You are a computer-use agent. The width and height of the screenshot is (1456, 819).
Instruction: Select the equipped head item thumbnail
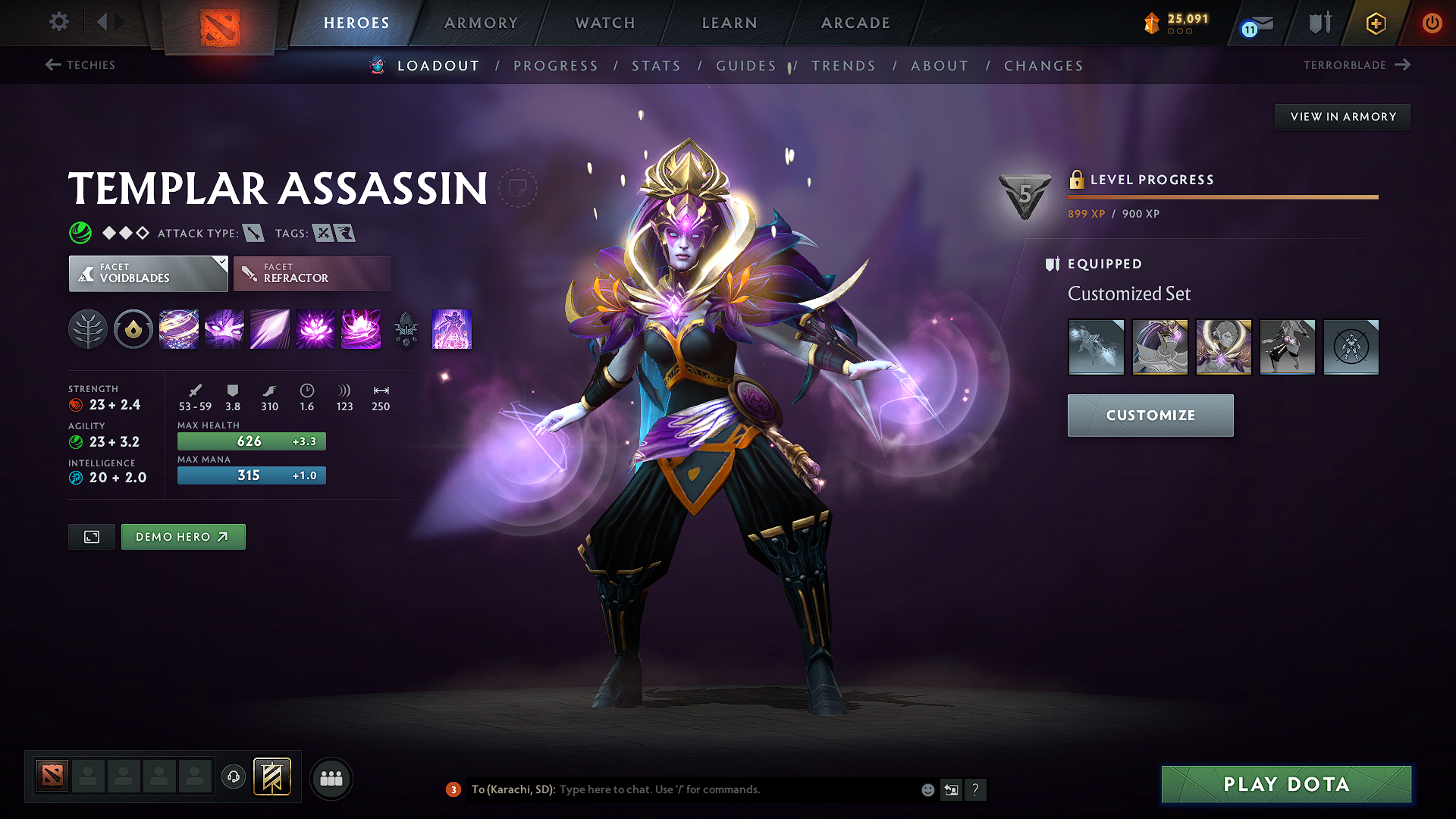[1160, 347]
